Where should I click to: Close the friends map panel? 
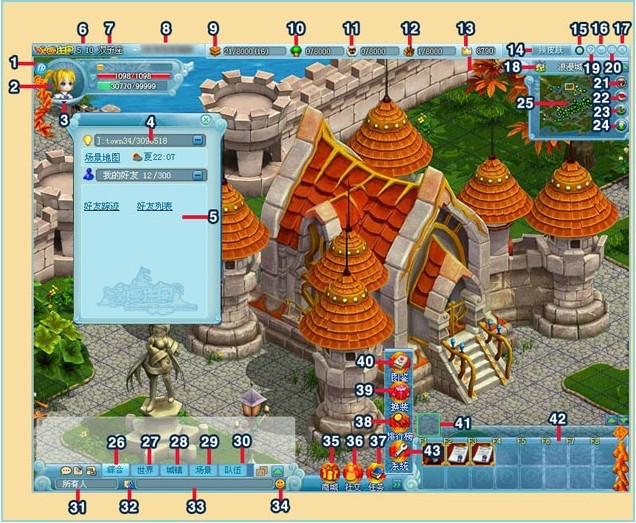point(205,120)
